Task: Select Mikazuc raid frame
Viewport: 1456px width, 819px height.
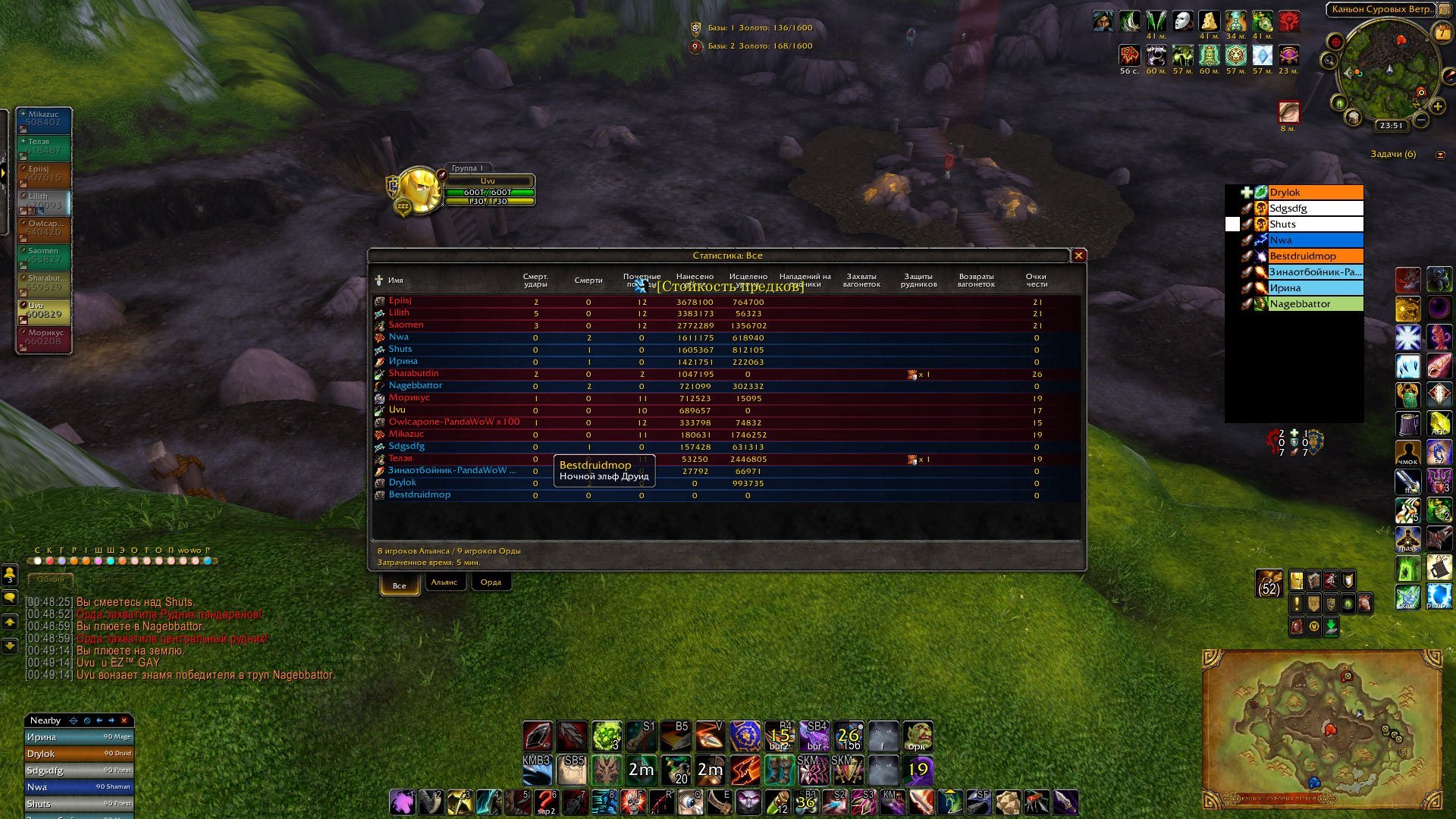Action: (44, 120)
